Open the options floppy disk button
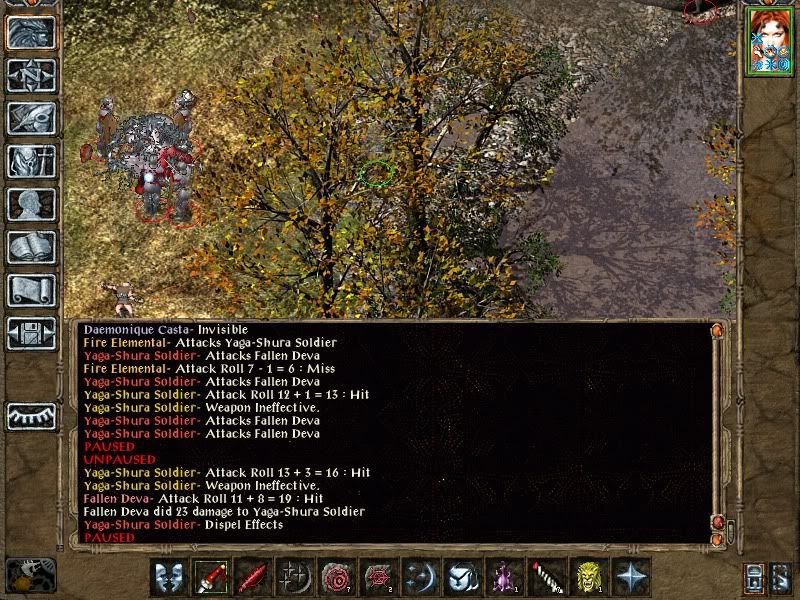Screen dimensions: 800x600 click(x=31, y=333)
